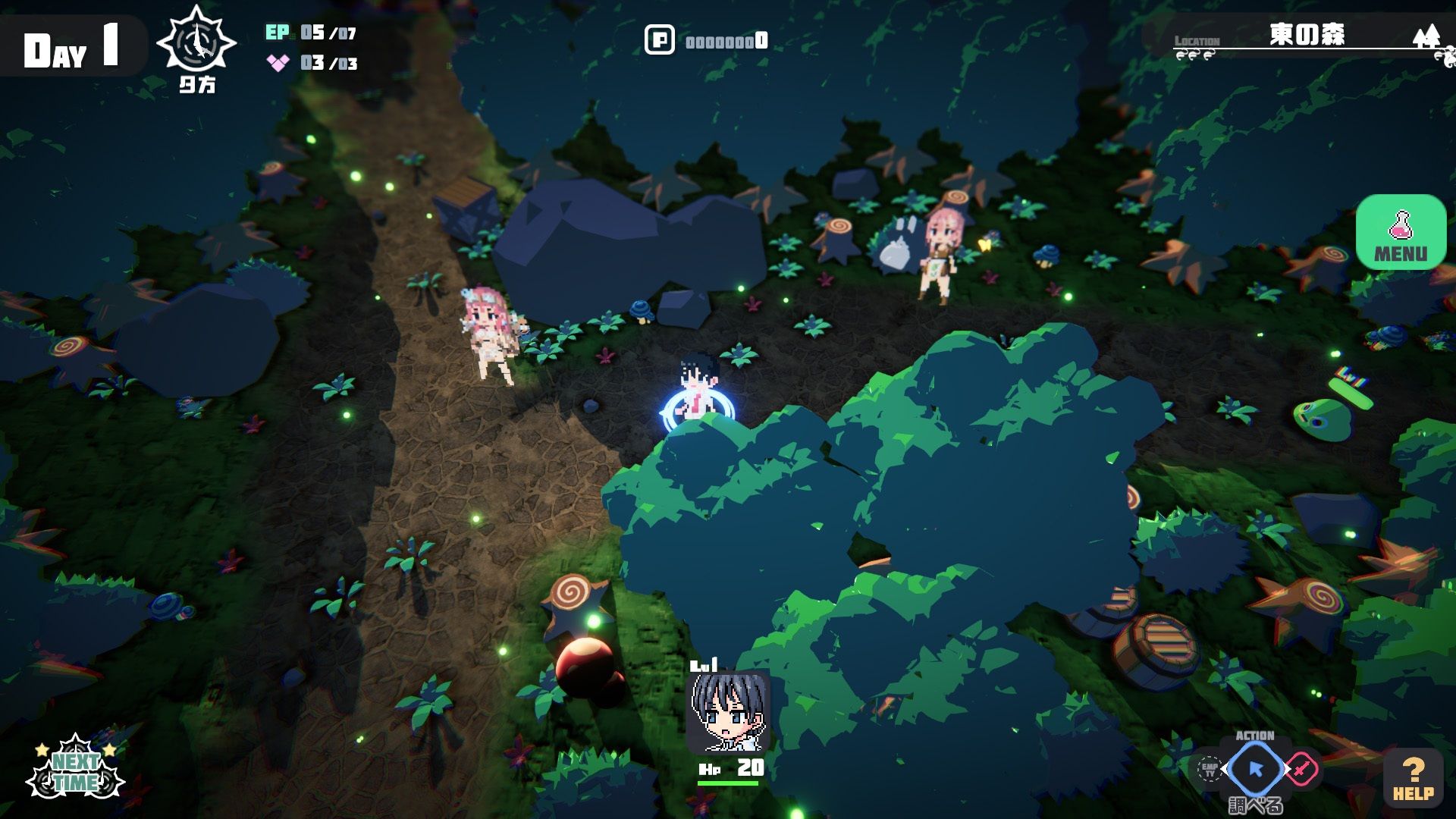This screenshot has width=1456, height=819.
Task: Click the black-haired character portrait
Action: (x=727, y=713)
